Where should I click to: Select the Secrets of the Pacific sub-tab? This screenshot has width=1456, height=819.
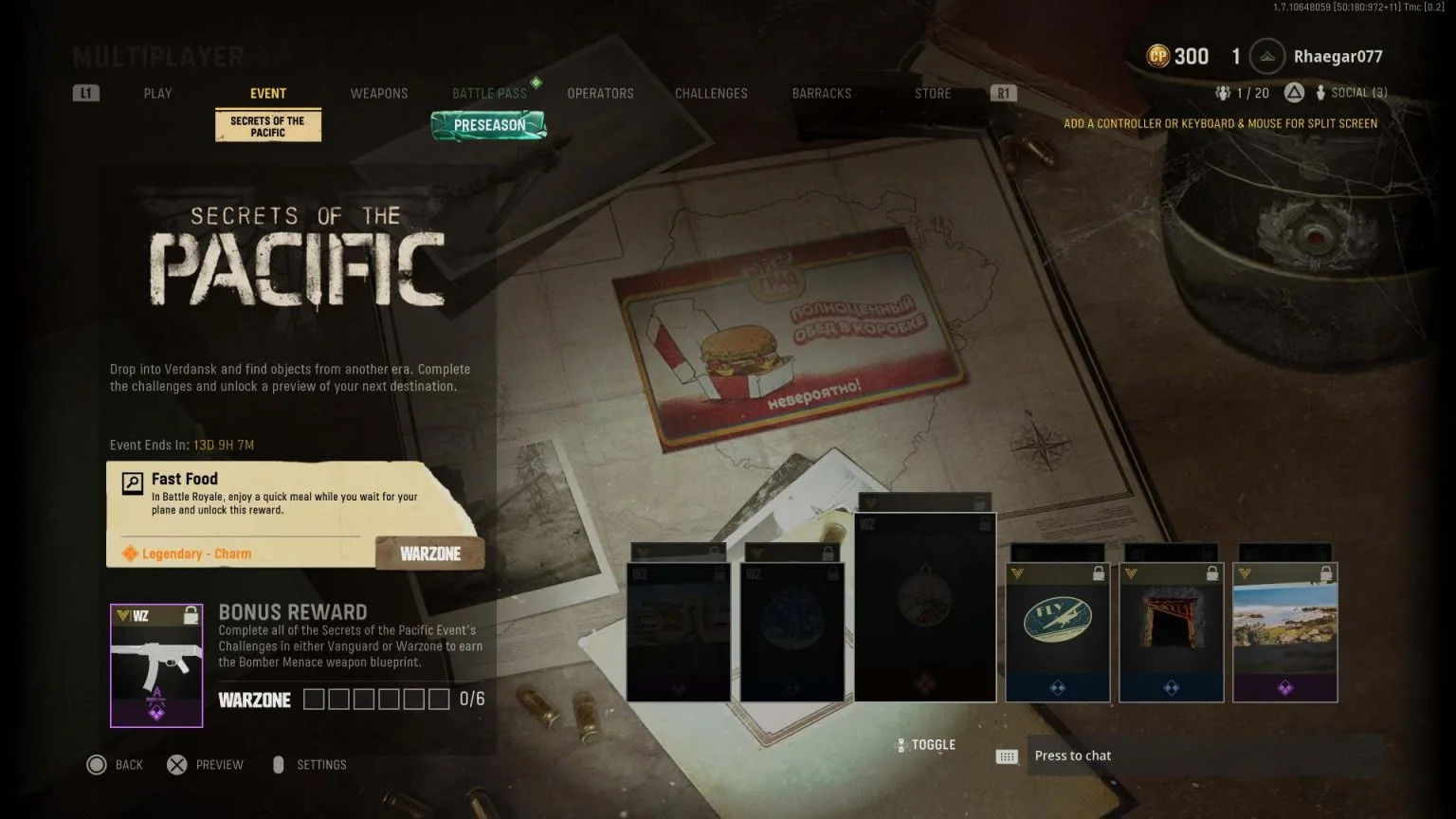pos(268,126)
